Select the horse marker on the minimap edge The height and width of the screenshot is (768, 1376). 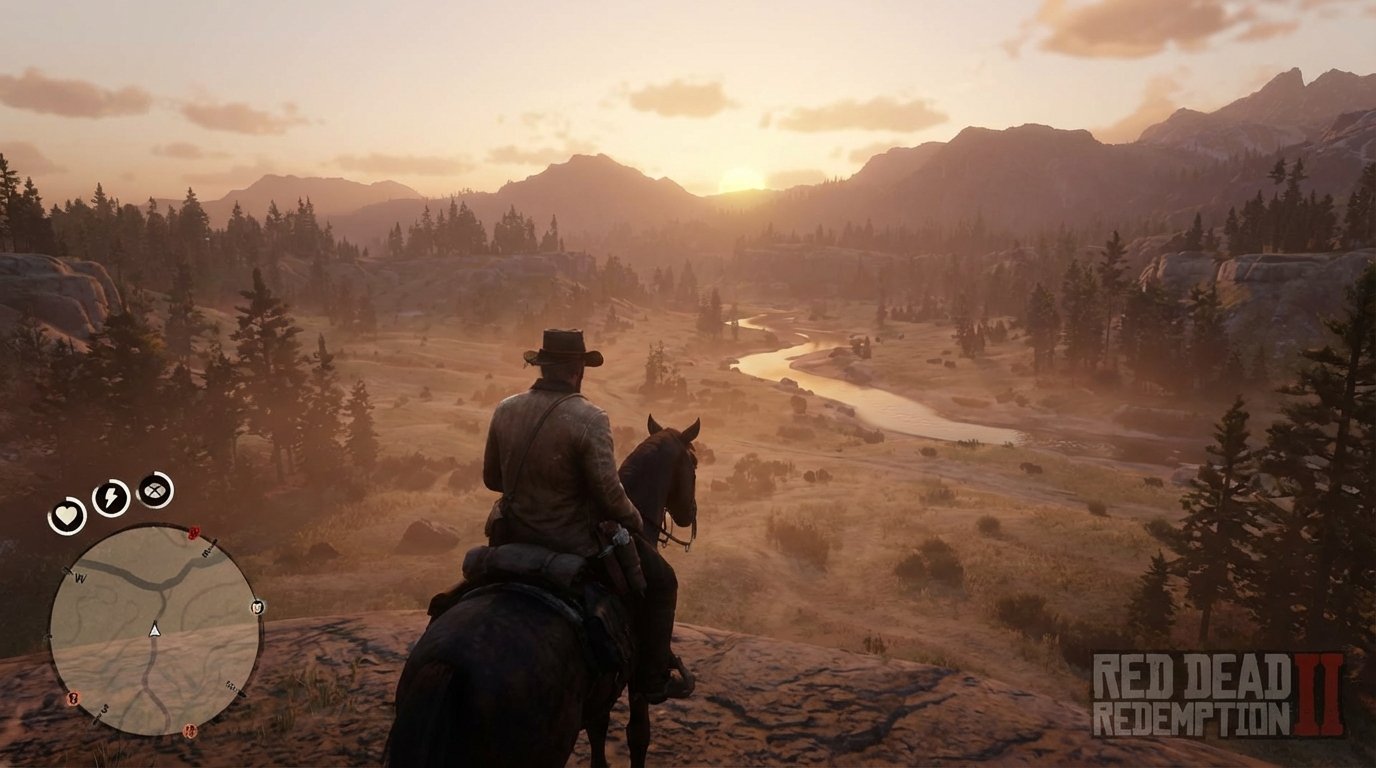tap(256, 608)
